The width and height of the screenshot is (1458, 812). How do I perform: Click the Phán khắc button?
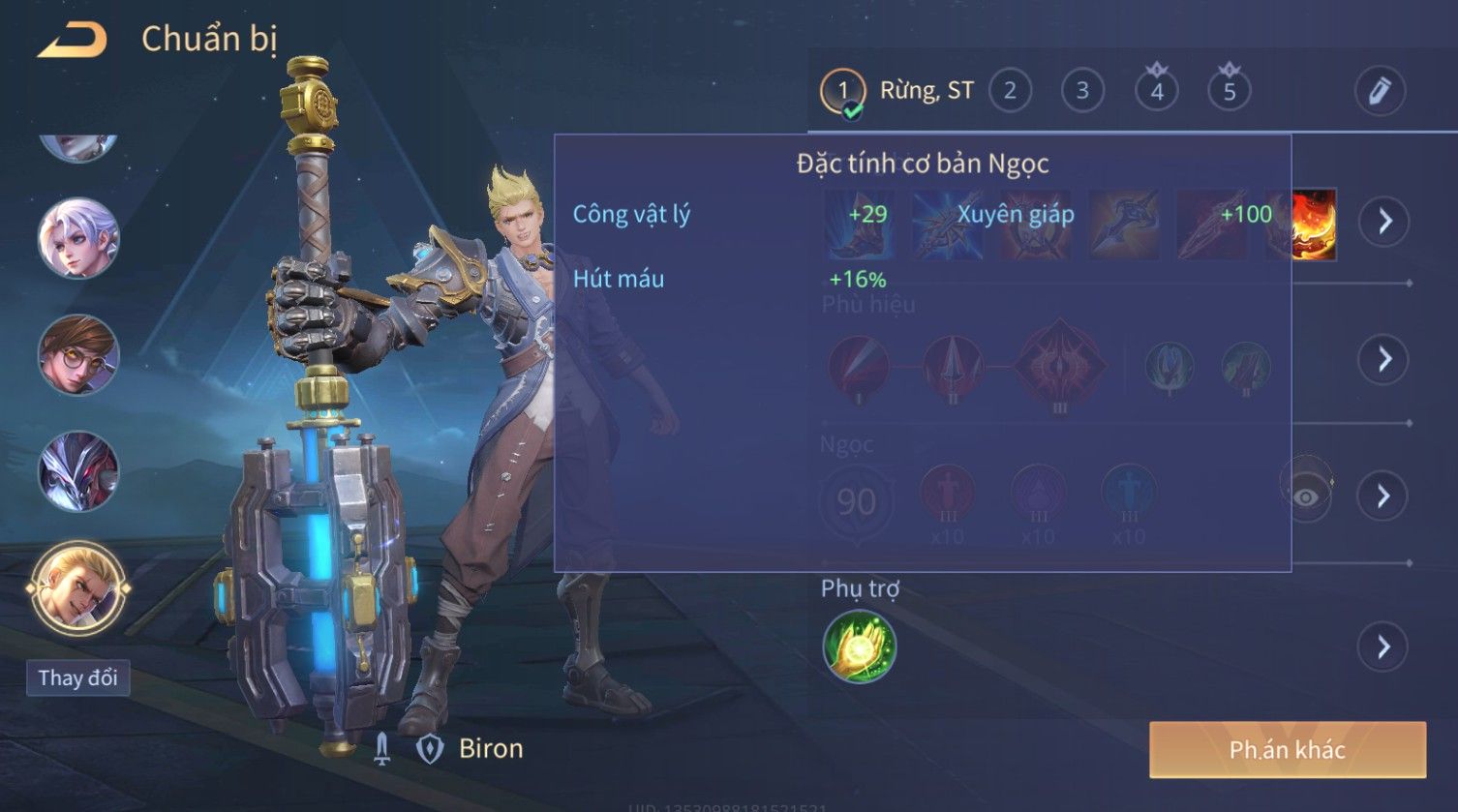1287,750
